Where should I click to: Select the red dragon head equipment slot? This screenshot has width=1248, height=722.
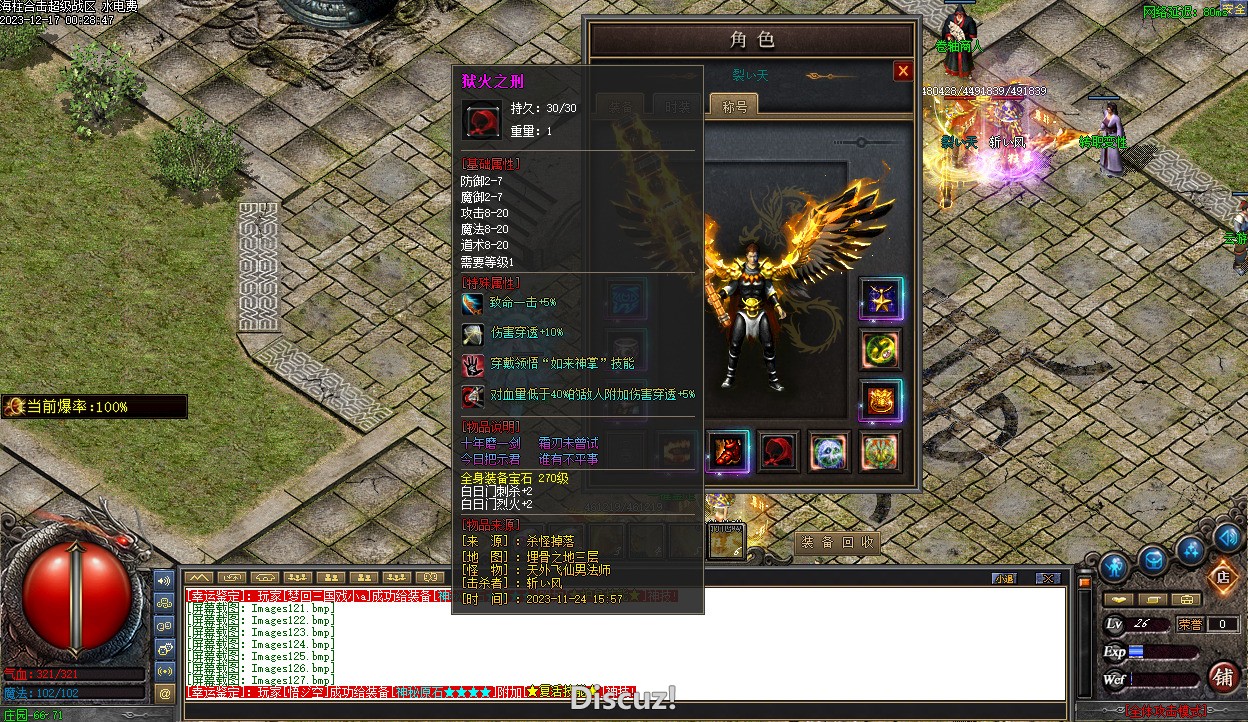click(x=728, y=451)
